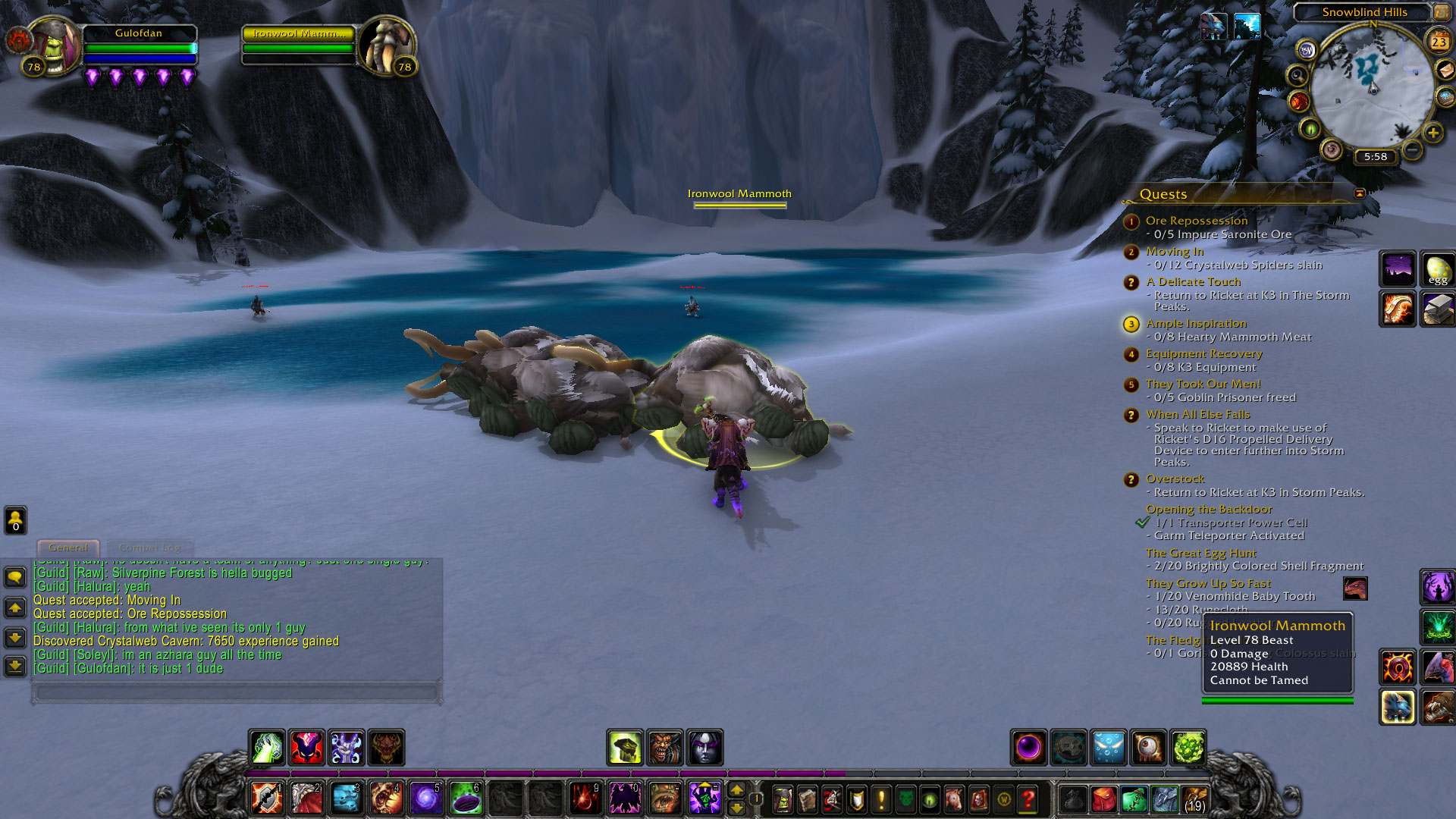Zoom out on the minimap
The image size is (1456, 819).
1412,150
